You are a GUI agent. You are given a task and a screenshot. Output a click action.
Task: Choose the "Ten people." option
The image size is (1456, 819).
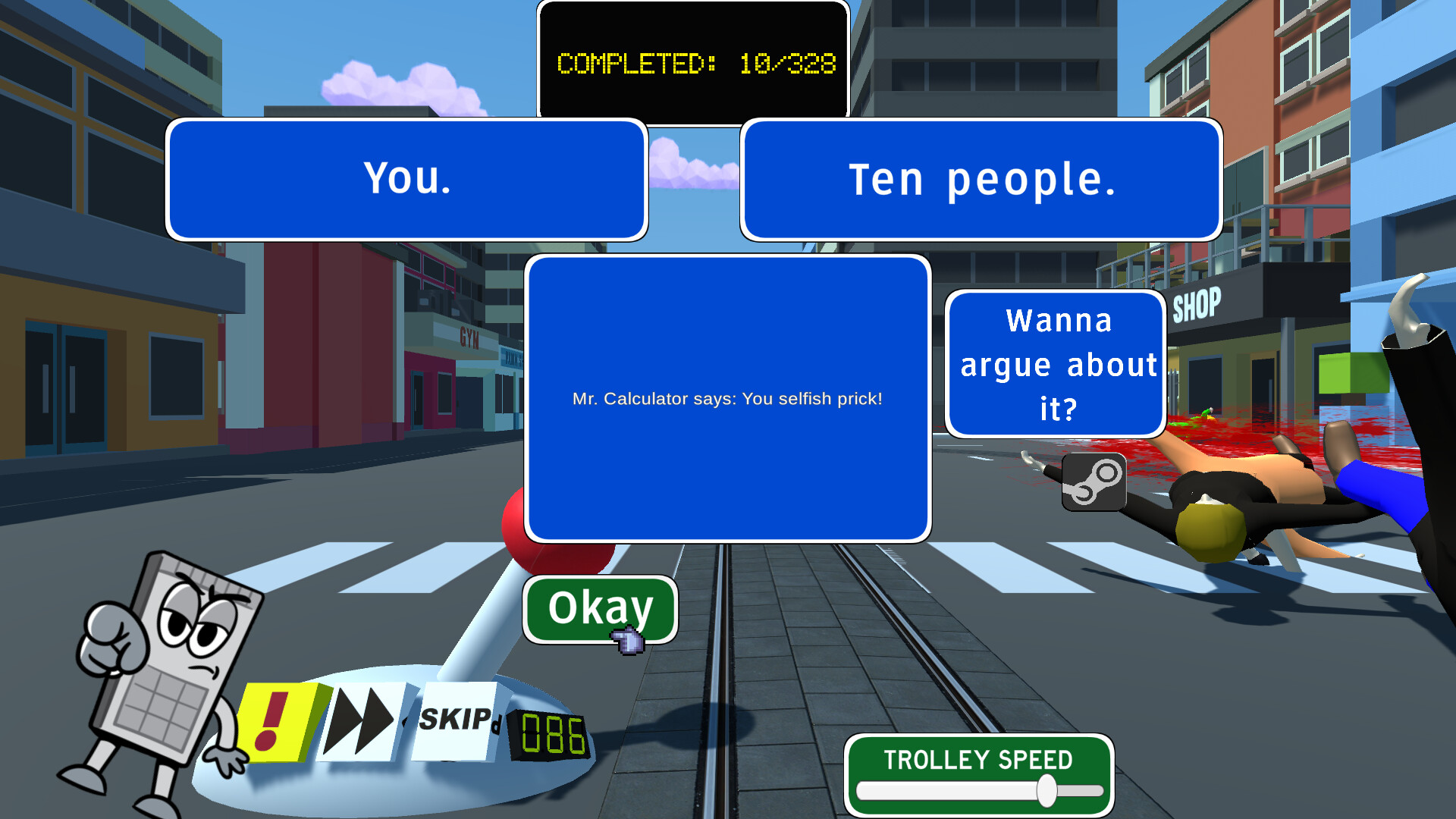coord(981,177)
